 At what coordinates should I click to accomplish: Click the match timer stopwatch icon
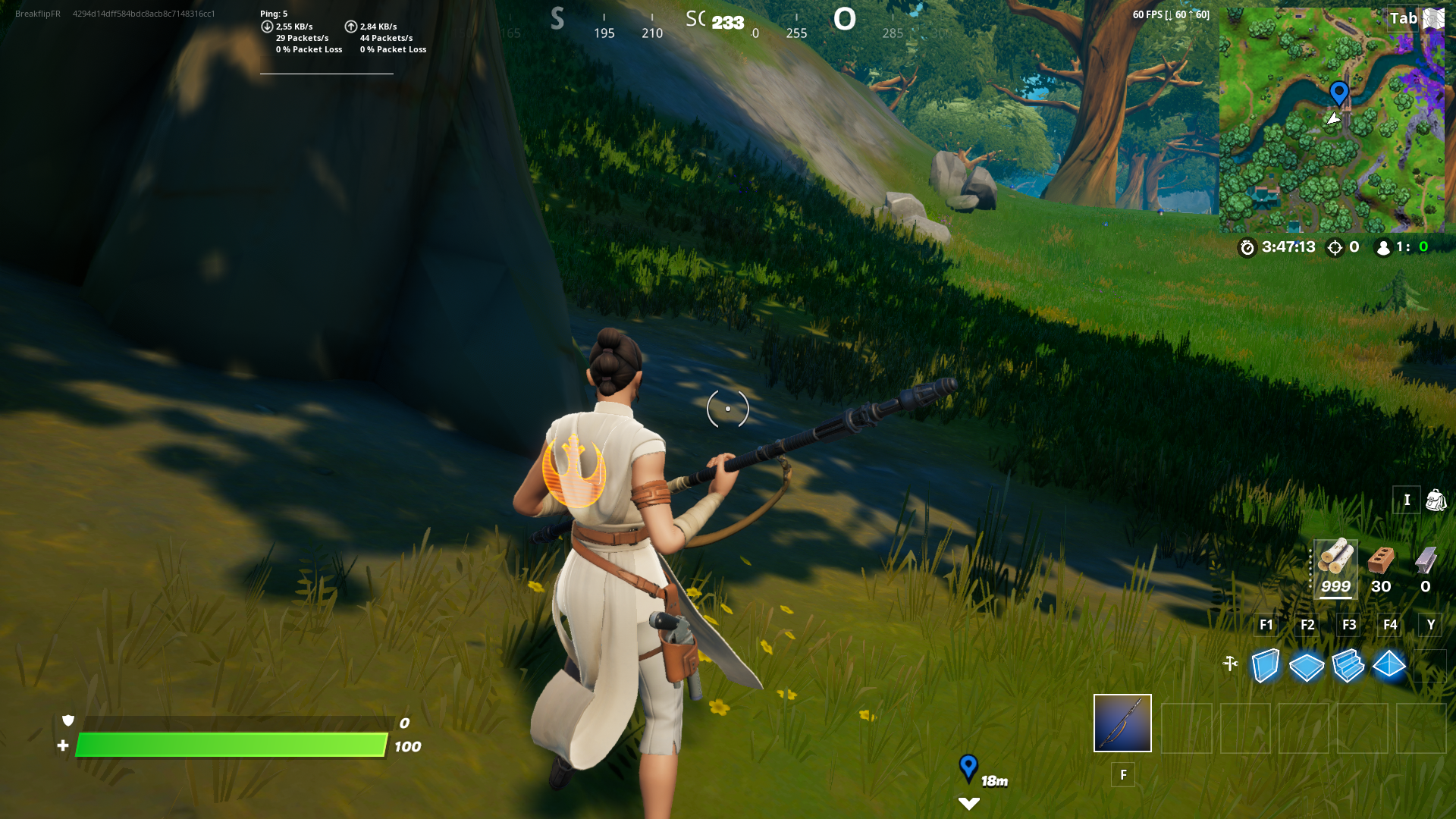(x=1247, y=246)
